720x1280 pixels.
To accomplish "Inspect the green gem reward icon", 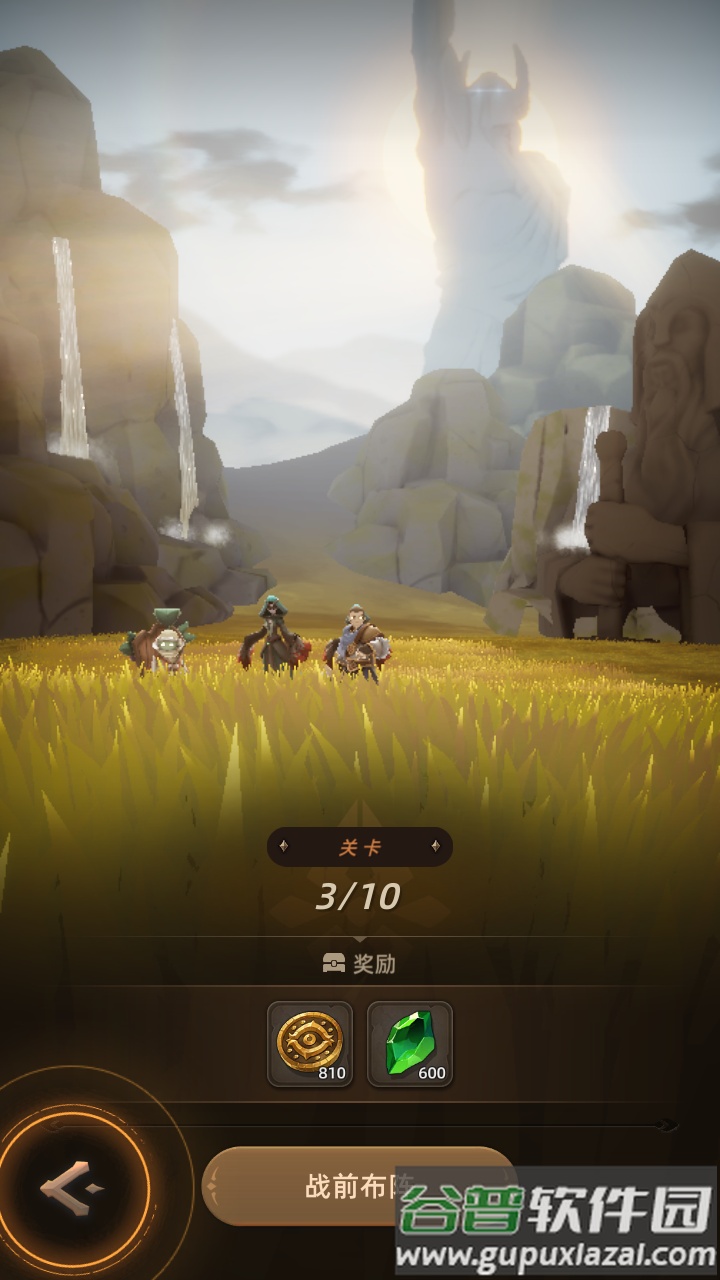I will pos(410,1043).
